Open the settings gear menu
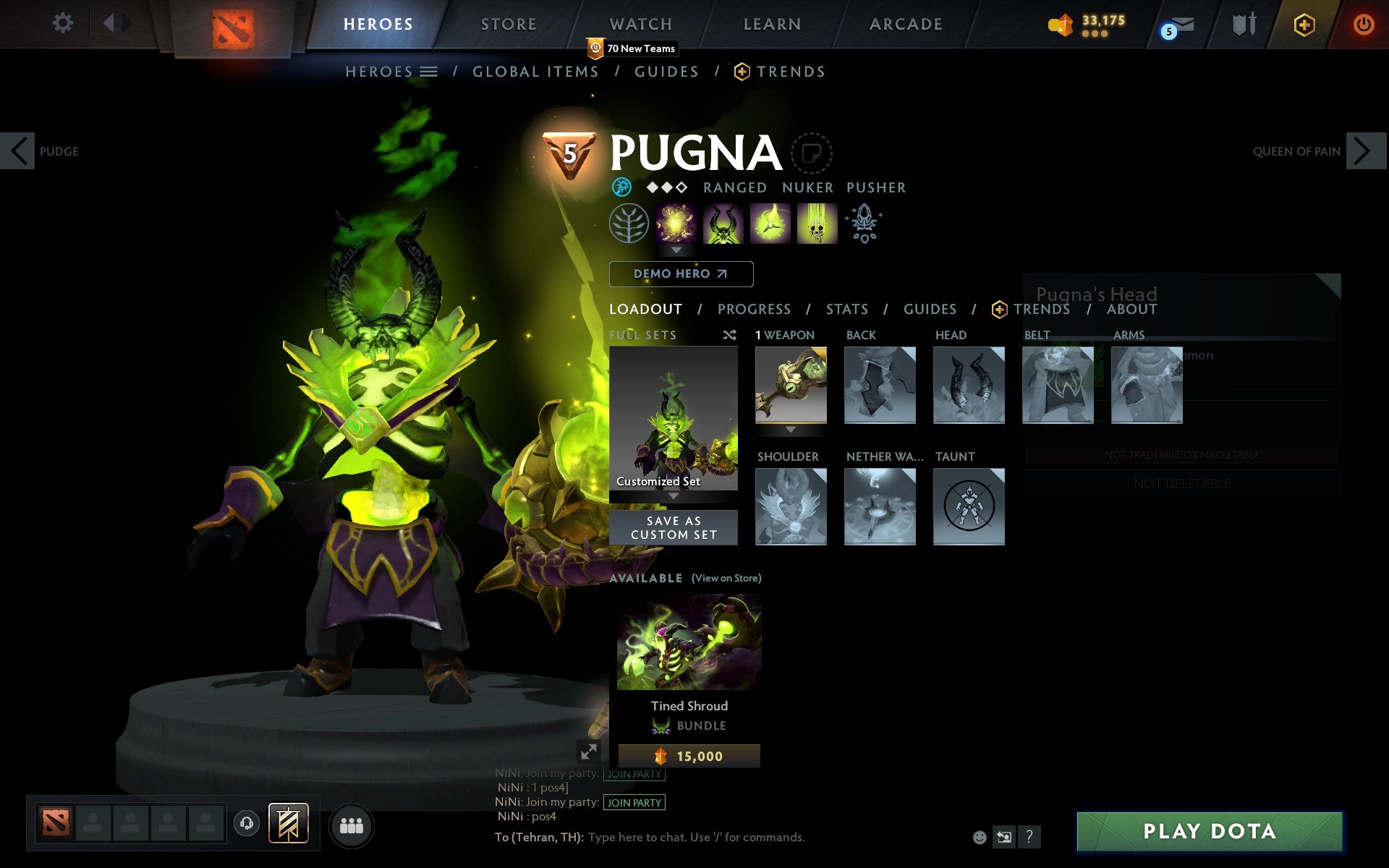The image size is (1389, 868). coord(64,23)
